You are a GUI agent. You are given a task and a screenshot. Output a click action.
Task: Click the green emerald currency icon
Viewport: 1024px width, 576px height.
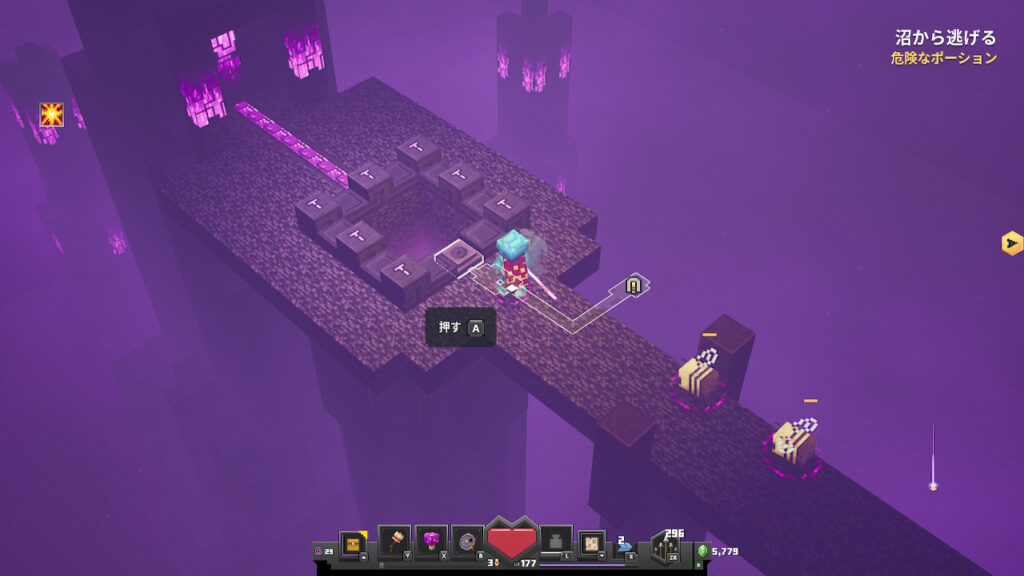(x=702, y=551)
